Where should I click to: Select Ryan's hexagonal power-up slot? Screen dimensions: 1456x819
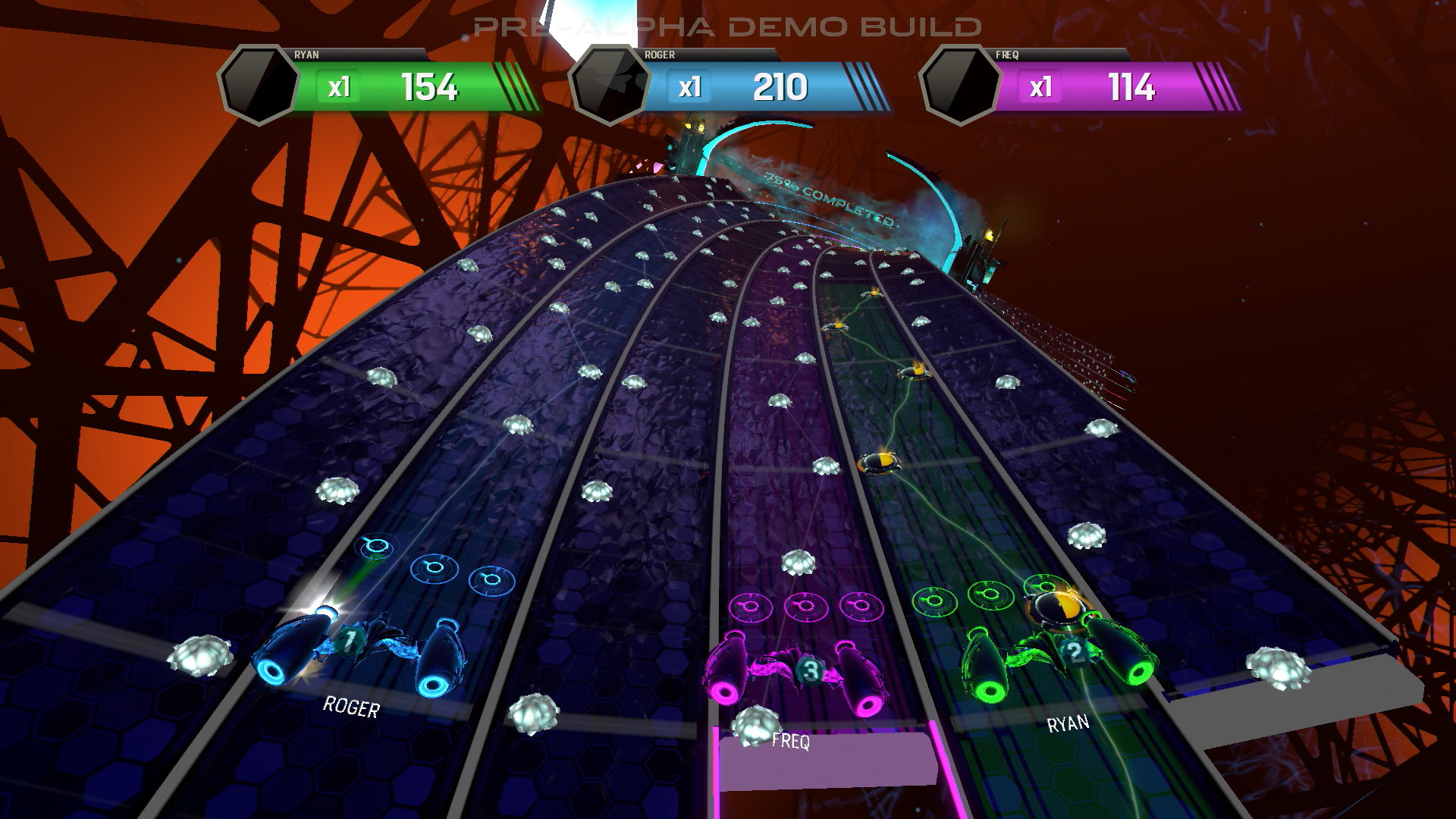click(259, 85)
